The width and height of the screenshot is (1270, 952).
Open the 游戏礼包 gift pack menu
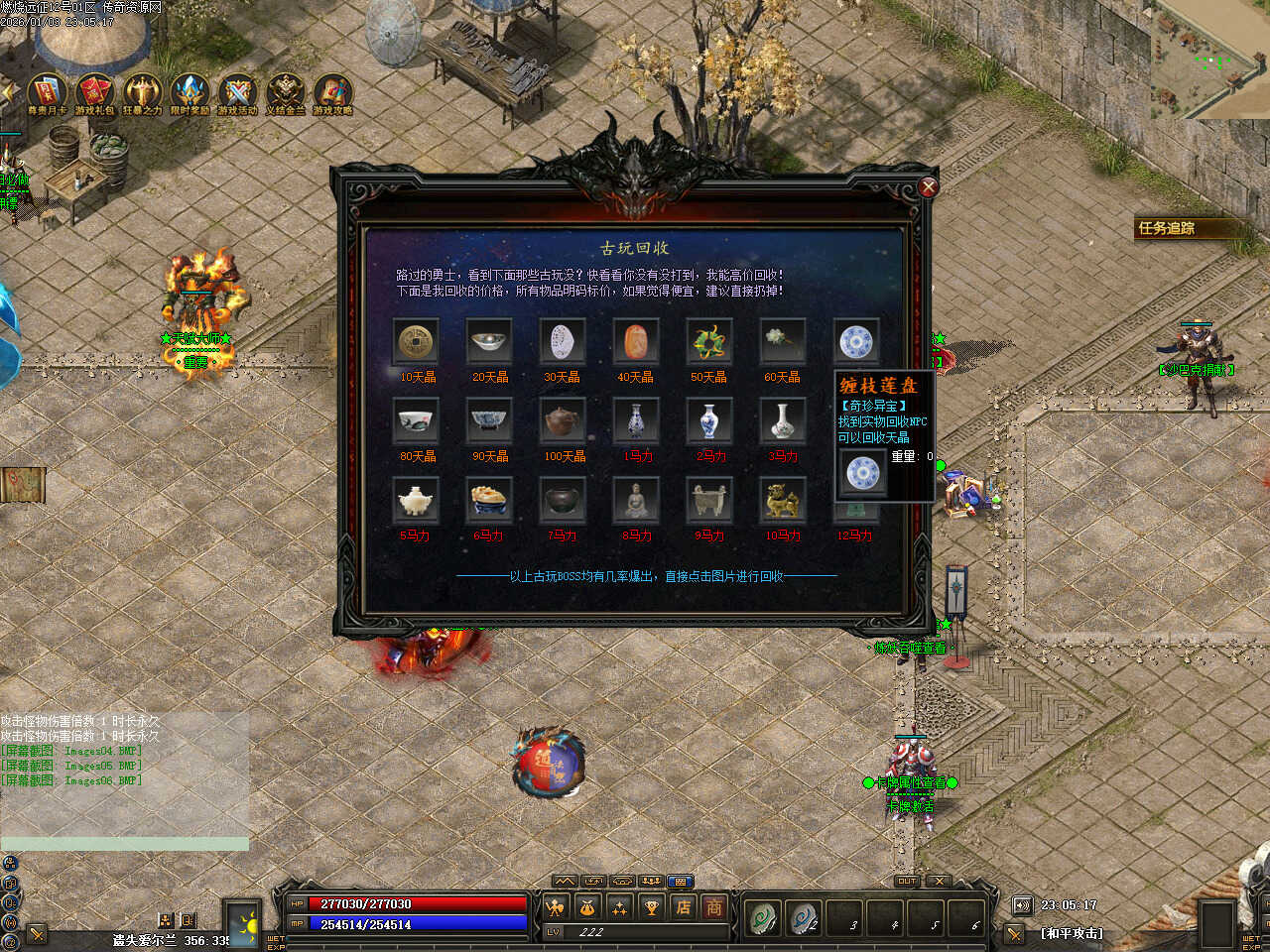[x=95, y=92]
